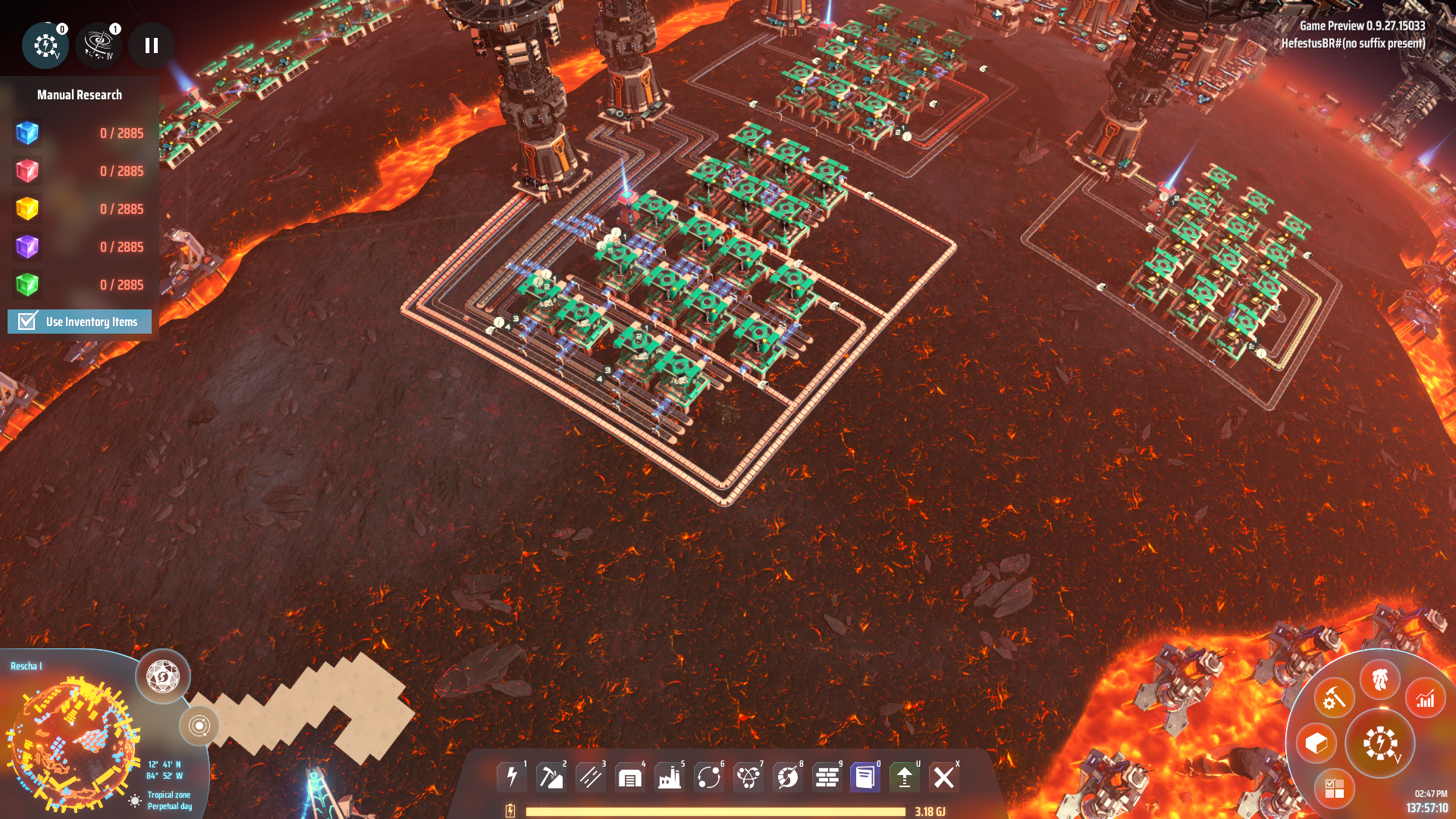Open the Dyson sphere editor round button

pos(163,676)
